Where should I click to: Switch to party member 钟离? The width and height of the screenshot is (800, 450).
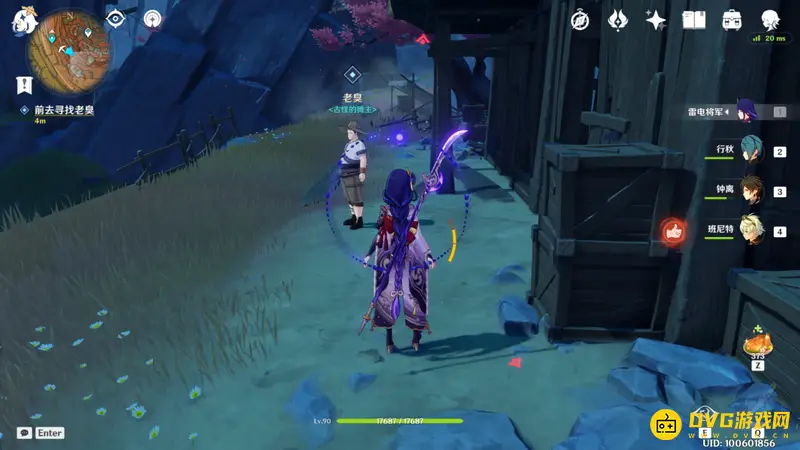pyautogui.click(x=750, y=191)
